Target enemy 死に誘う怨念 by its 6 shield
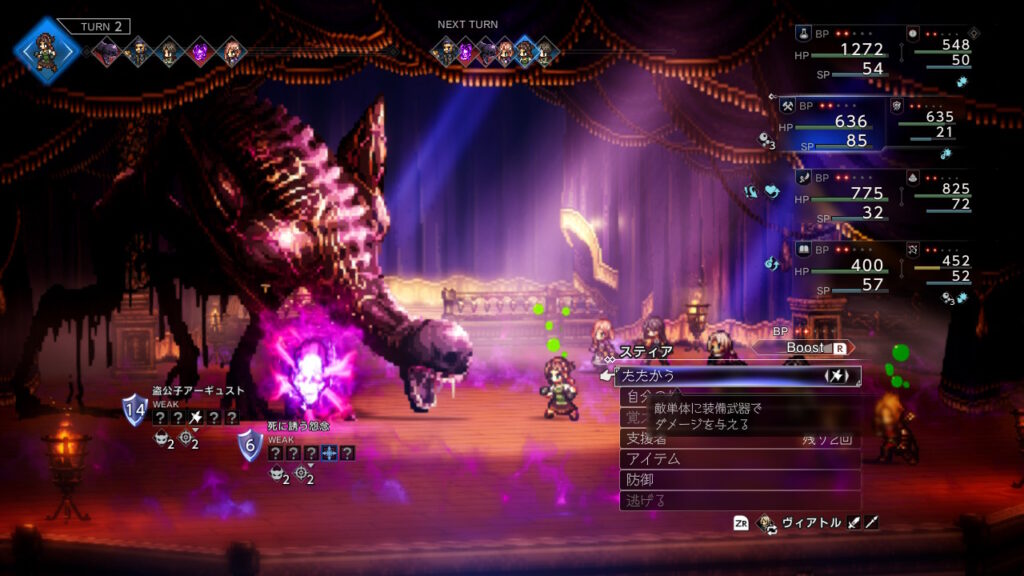1024x576 pixels. click(x=250, y=444)
